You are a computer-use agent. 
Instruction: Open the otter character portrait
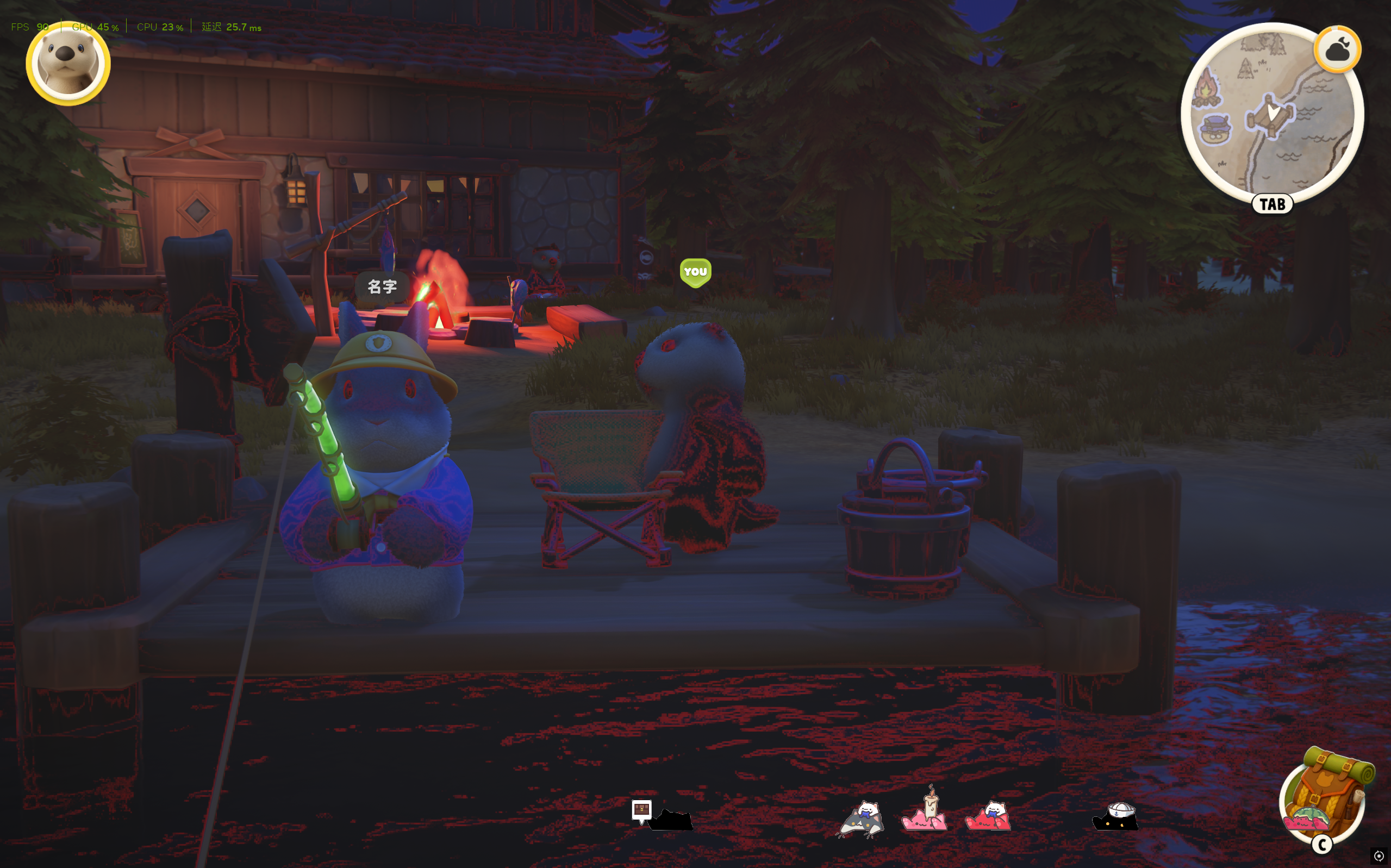pos(68,63)
